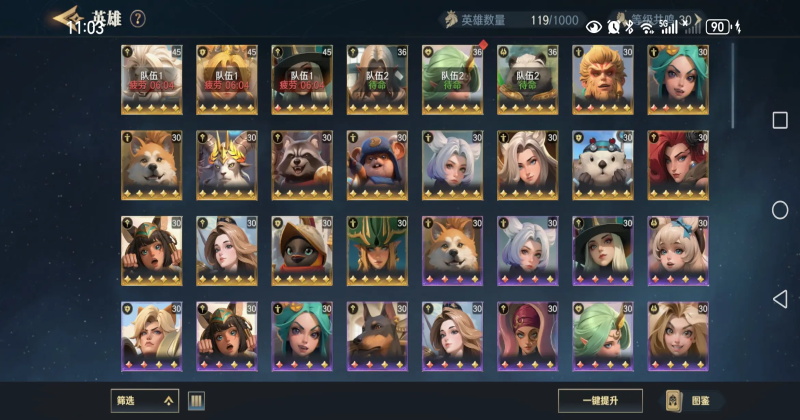
Task: Select the raccoon hero card
Action: [301, 164]
